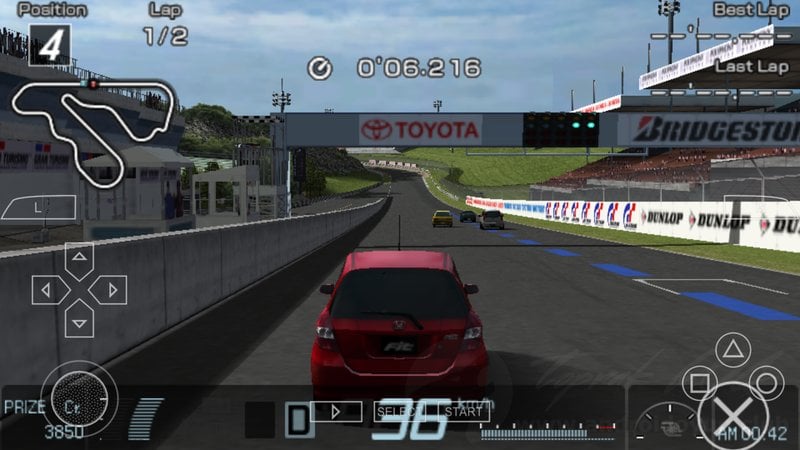Tap the large cross touch button
This screenshot has height=450, width=800.
pyautogui.click(x=736, y=418)
